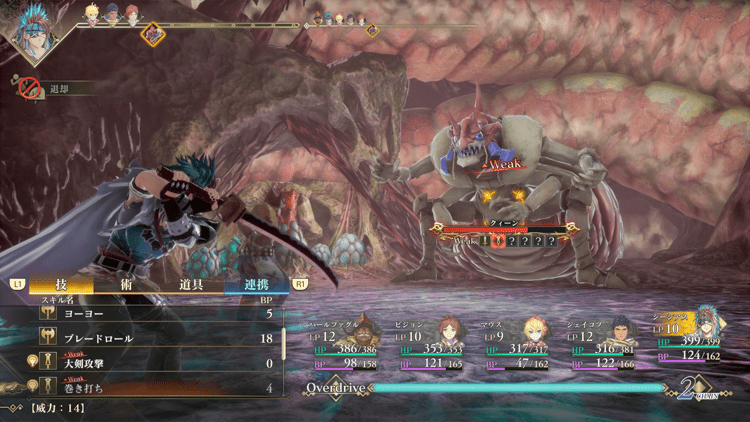Choose the ヨーヨー skill

click(150, 313)
